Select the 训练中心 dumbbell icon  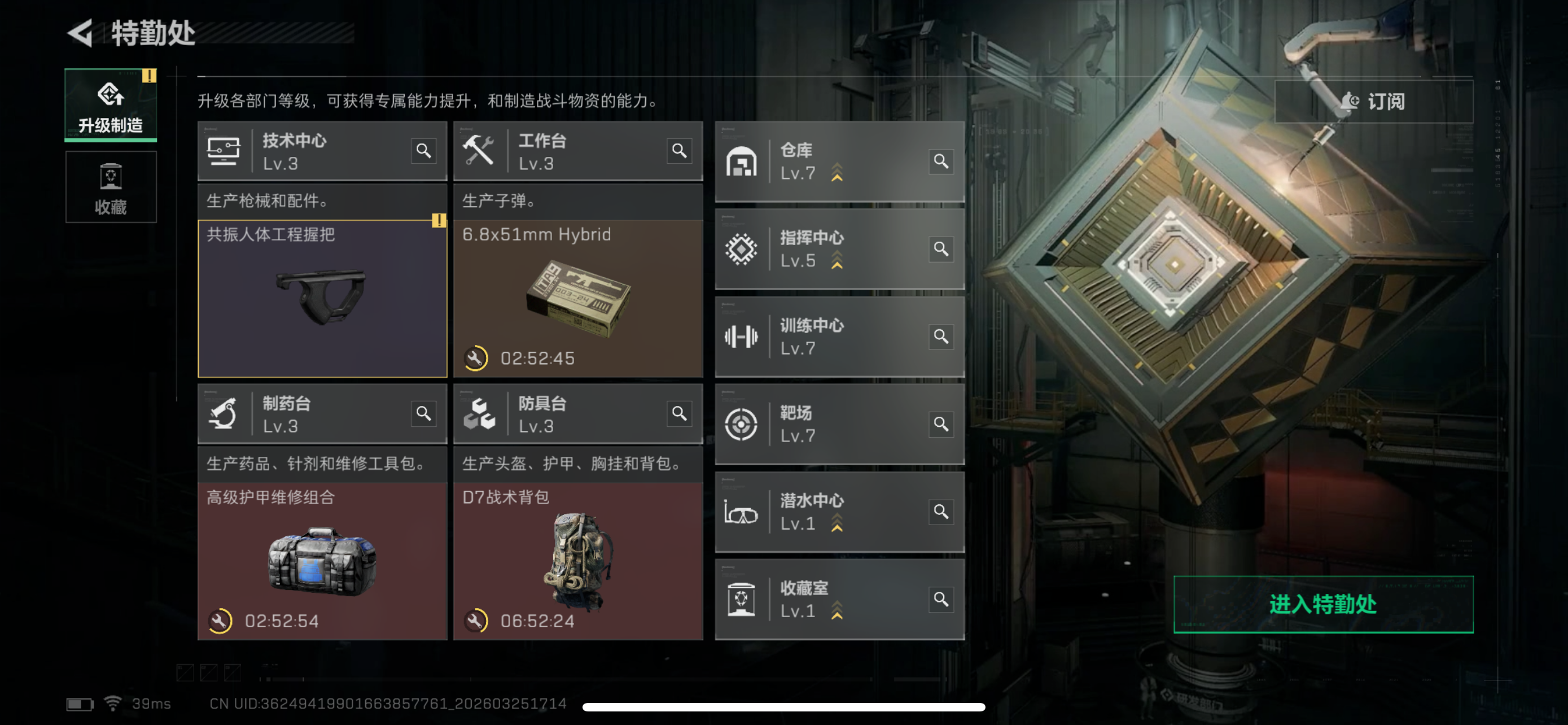pos(742,336)
